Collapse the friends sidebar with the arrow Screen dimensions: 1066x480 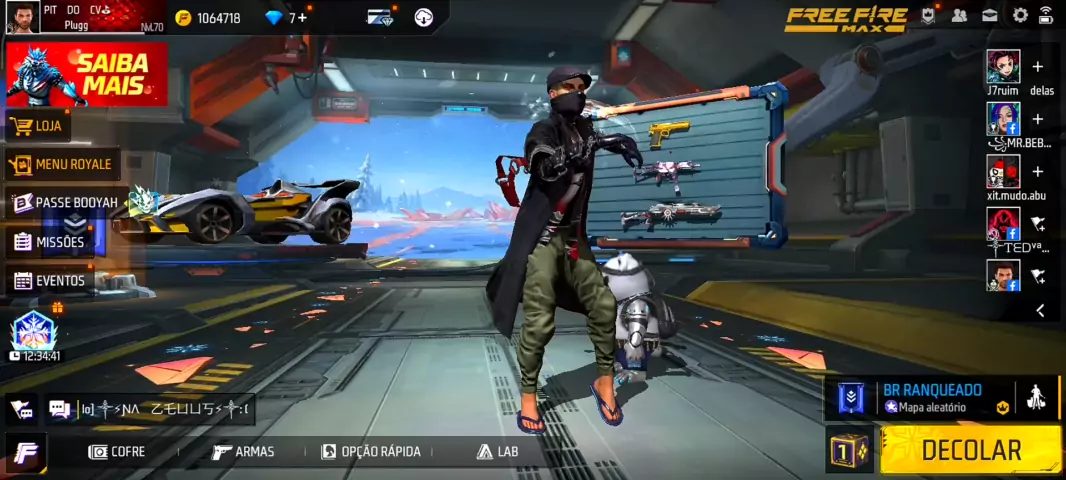[1040, 311]
